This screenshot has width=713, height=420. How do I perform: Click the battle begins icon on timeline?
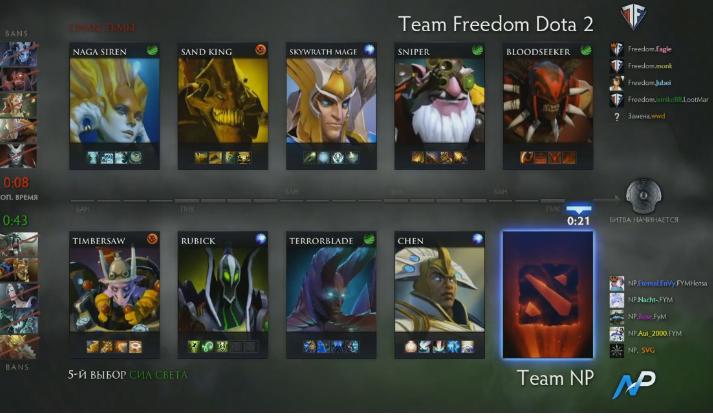pos(641,196)
